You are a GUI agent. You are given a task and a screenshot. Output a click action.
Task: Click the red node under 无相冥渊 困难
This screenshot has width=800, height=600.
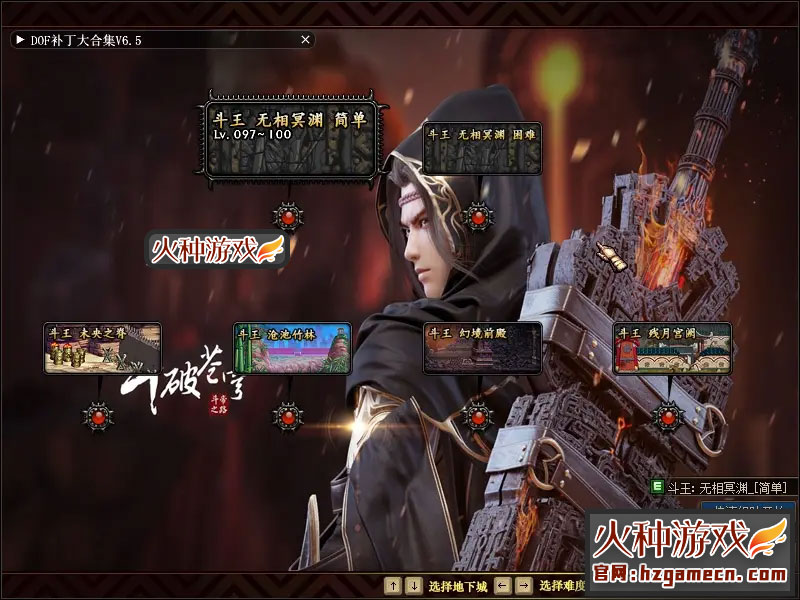pyautogui.click(x=479, y=215)
